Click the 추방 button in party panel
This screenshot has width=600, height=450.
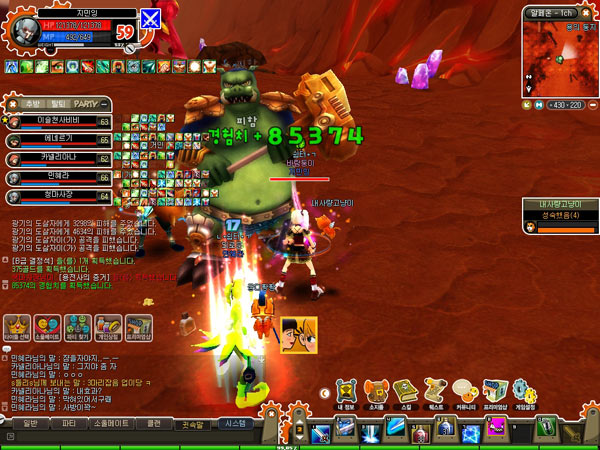[33, 103]
